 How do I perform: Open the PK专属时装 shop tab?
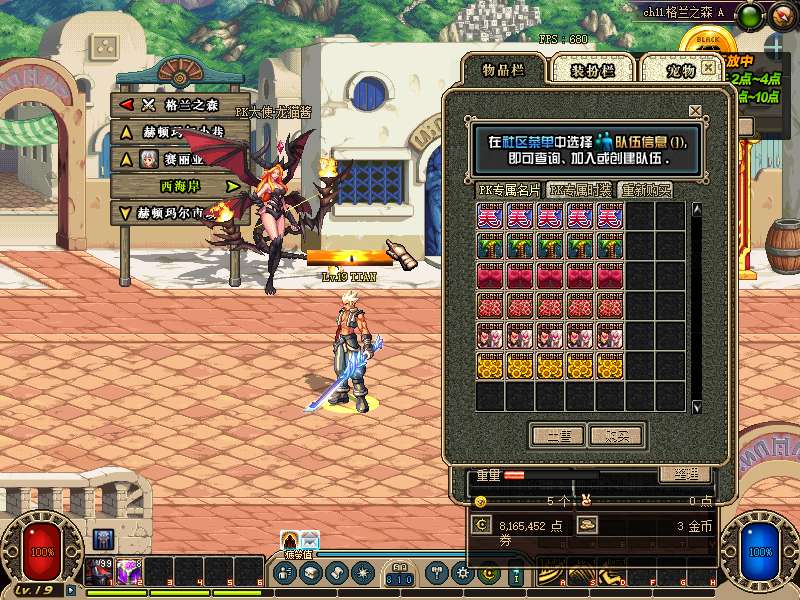tap(581, 189)
